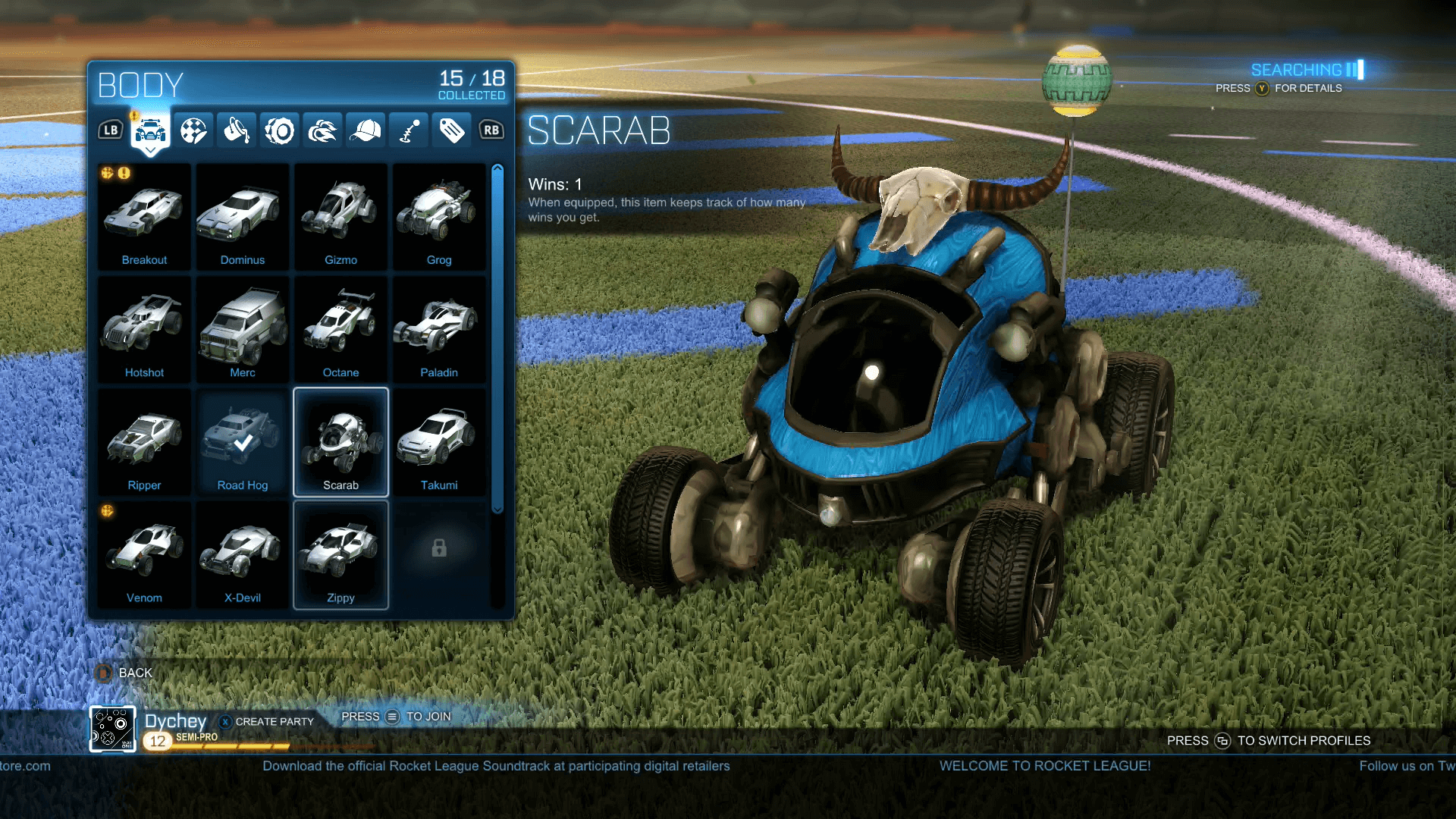Click the selected Body car icon
The height and width of the screenshot is (819, 1456).
pos(151,130)
